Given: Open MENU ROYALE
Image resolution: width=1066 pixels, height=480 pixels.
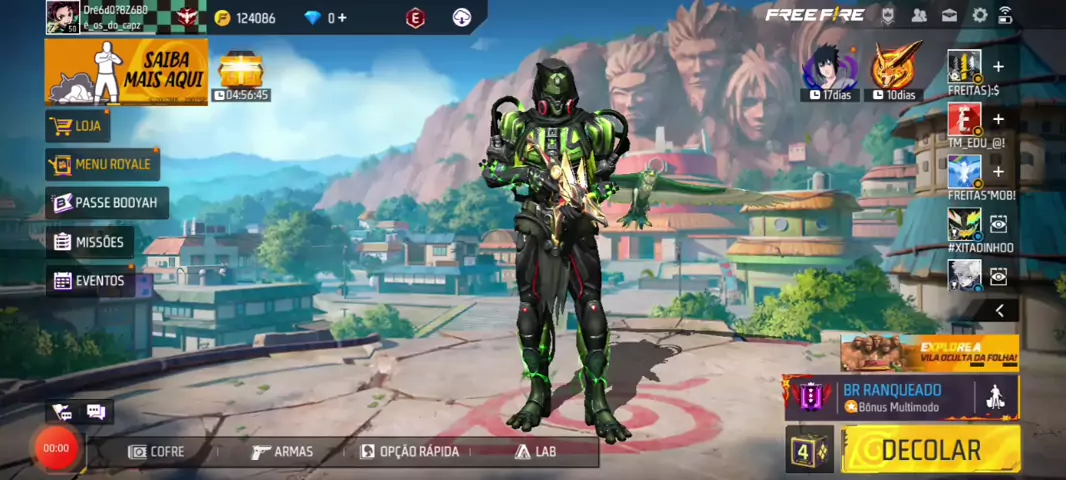Looking at the screenshot, I should pos(102,164).
